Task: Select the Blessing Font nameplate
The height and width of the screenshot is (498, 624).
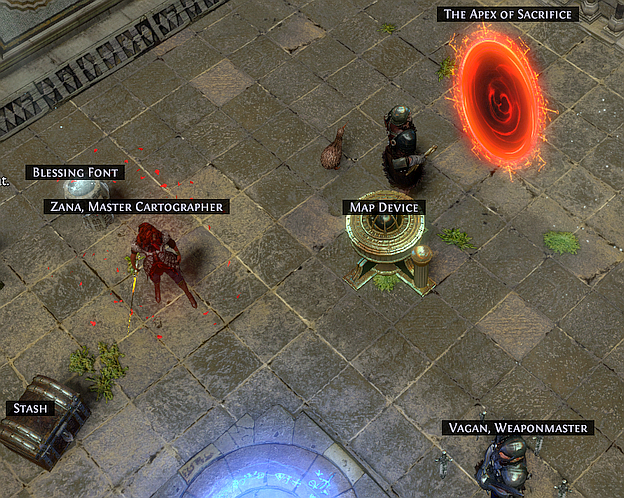Action: (75, 172)
